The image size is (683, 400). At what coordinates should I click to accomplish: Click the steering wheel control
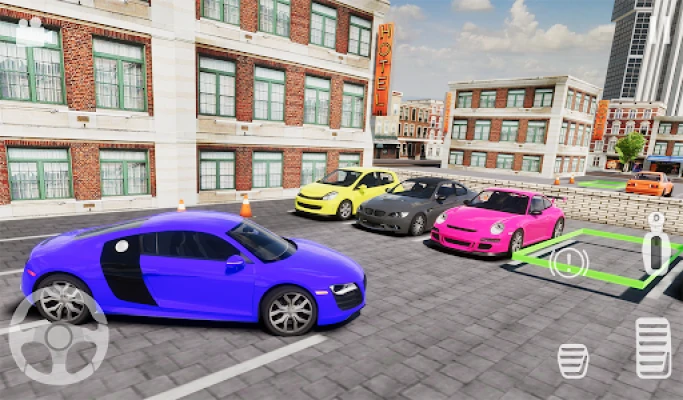pyautogui.click(x=58, y=337)
